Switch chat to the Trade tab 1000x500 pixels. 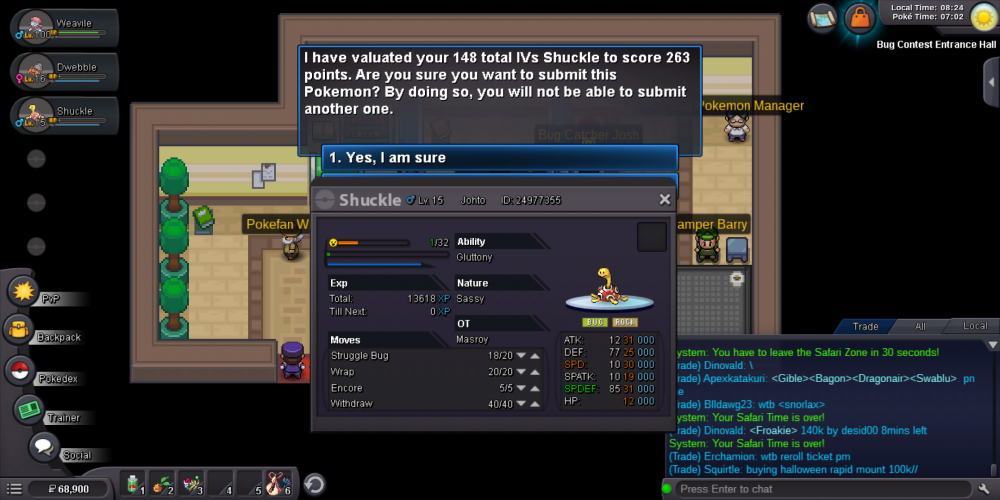[865, 326]
